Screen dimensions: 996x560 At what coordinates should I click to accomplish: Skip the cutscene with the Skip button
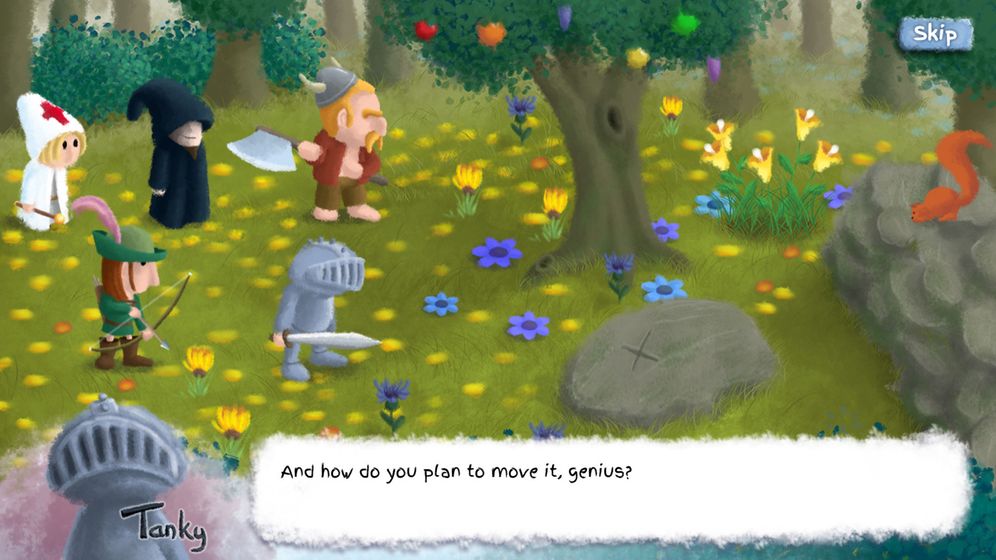point(935,34)
